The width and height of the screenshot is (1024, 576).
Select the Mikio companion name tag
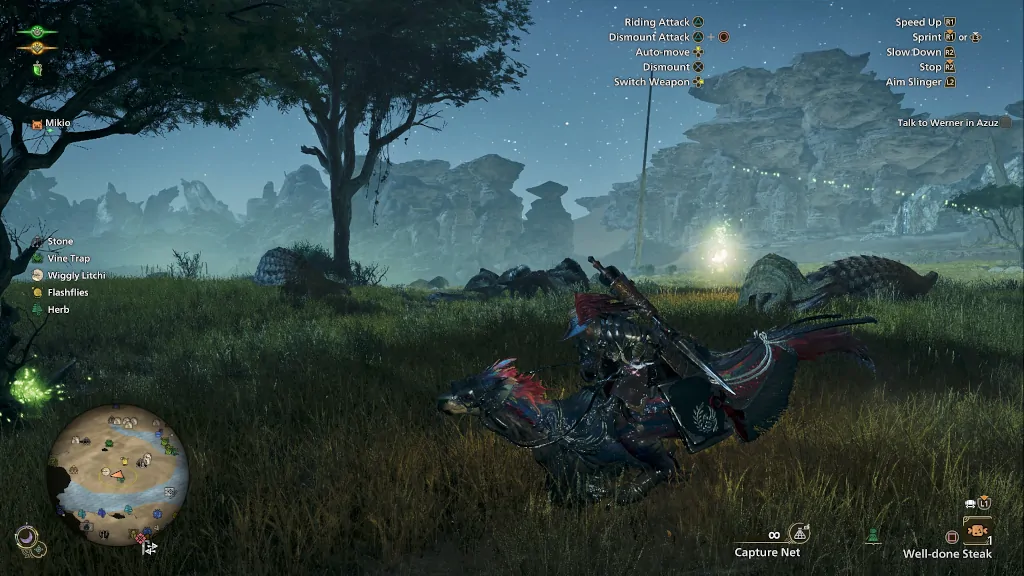(57, 123)
